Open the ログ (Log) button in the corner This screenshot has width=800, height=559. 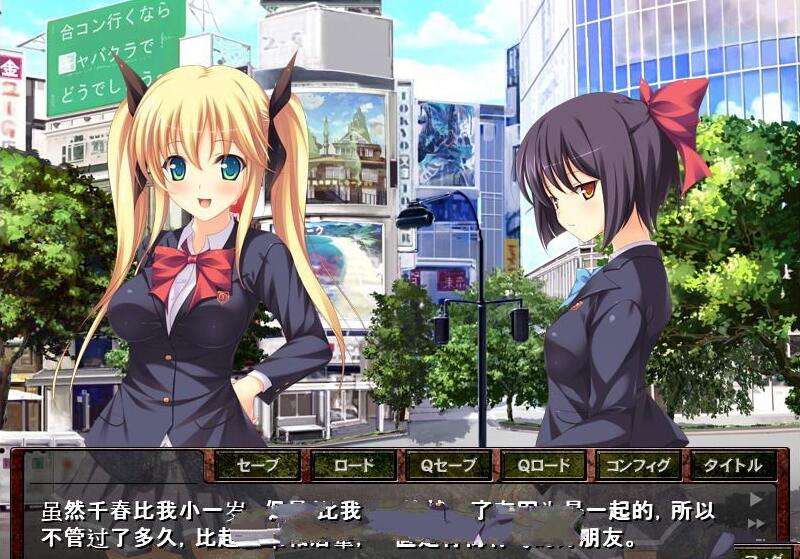coord(768,552)
